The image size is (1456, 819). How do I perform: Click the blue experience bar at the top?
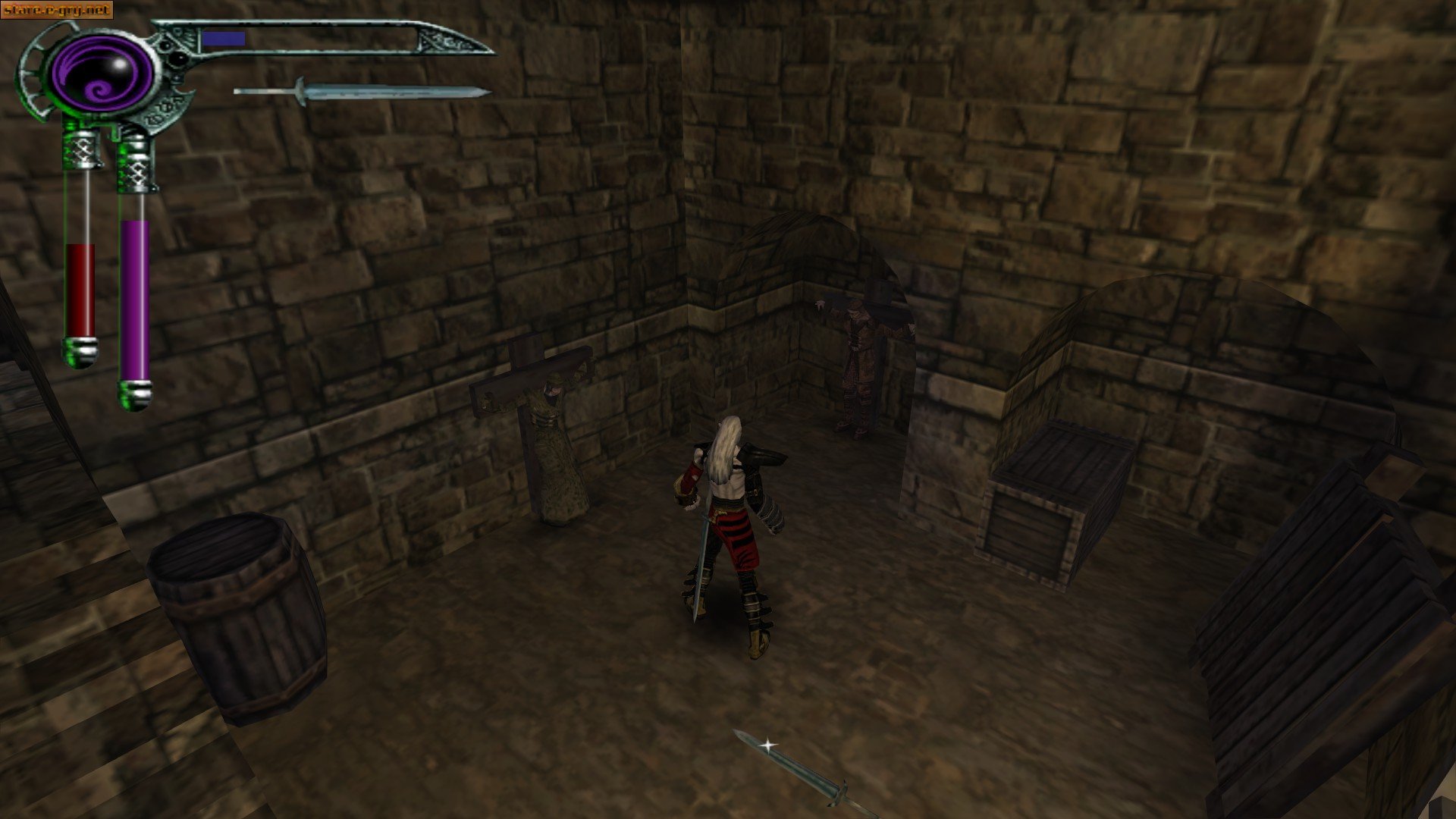(224, 36)
